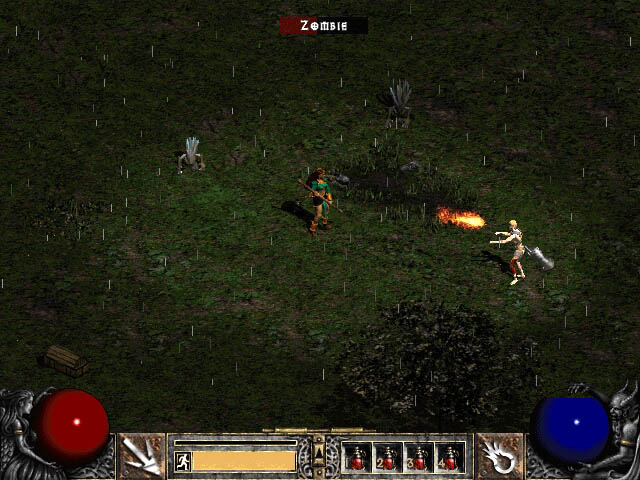Viewport: 640px width, 480px height.
Task: Toggle run/walk with the running man icon
Action: tap(183, 461)
